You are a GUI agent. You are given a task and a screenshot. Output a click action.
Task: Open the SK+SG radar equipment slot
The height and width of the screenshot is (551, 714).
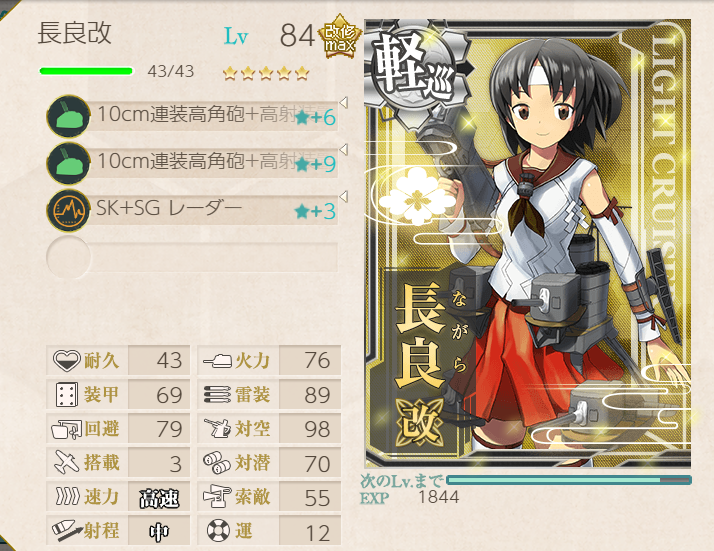click(195, 210)
